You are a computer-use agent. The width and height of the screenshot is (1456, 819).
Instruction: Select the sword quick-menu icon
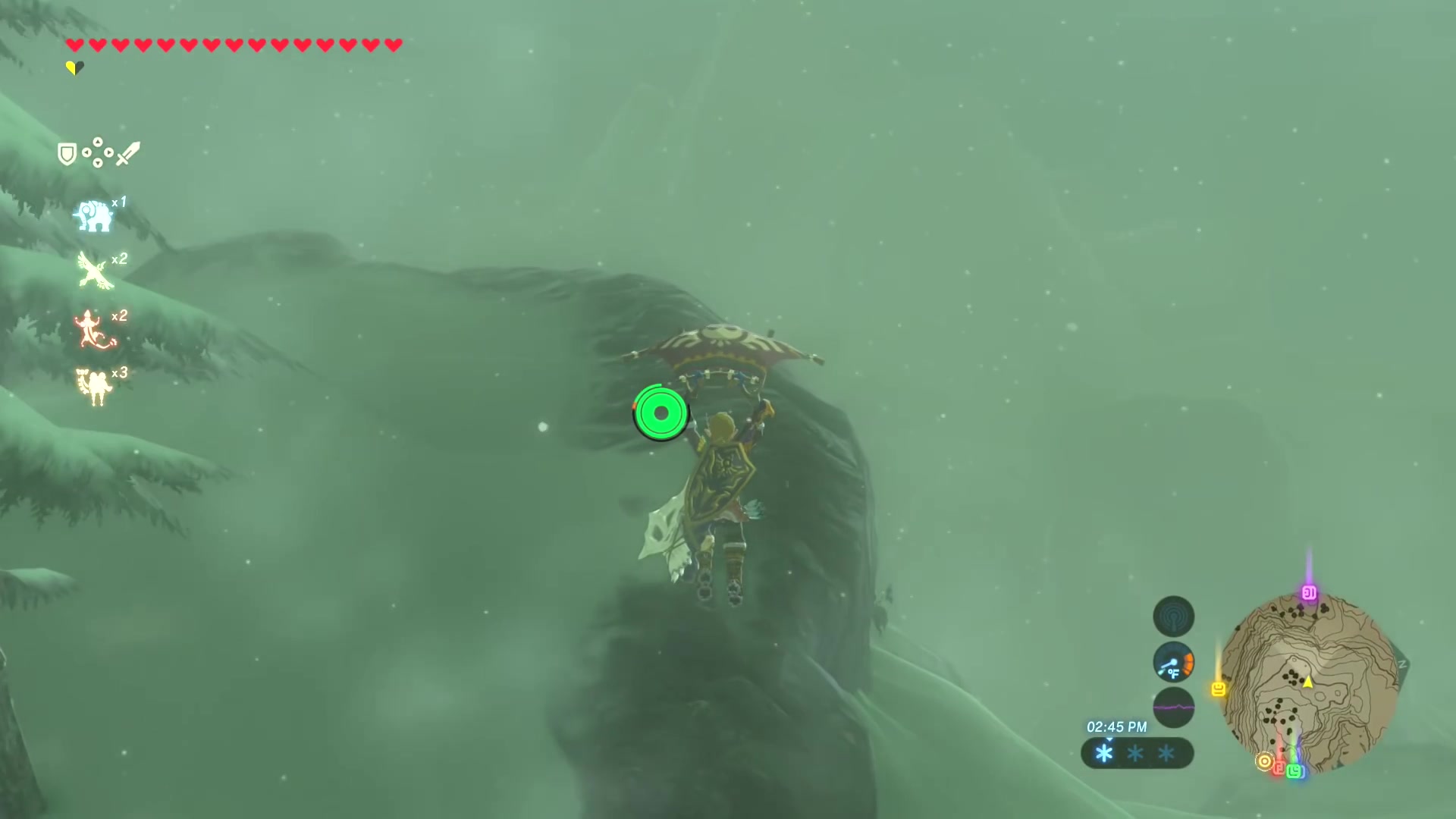coord(128,154)
